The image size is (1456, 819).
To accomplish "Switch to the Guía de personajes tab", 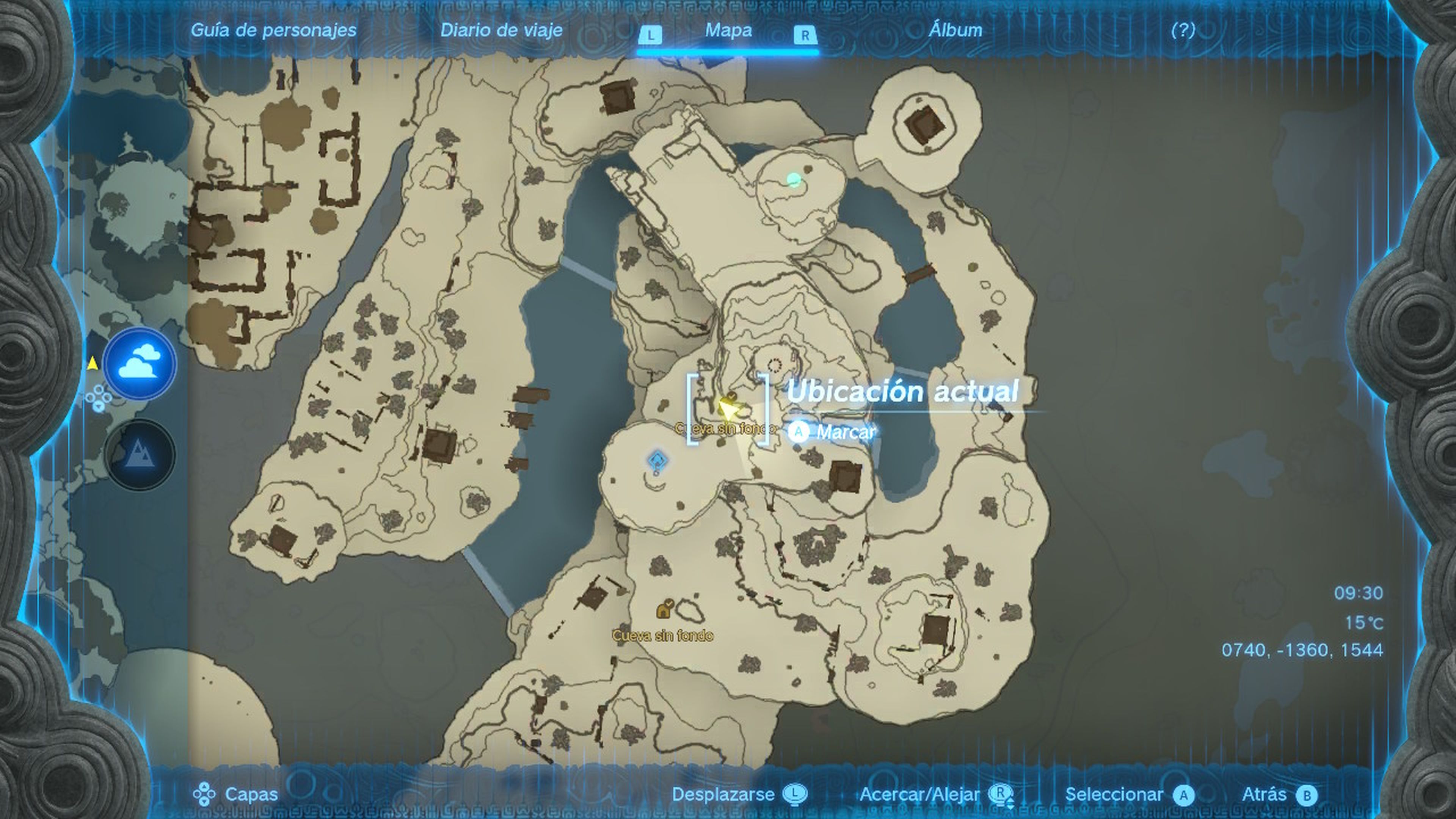I will click(x=273, y=30).
